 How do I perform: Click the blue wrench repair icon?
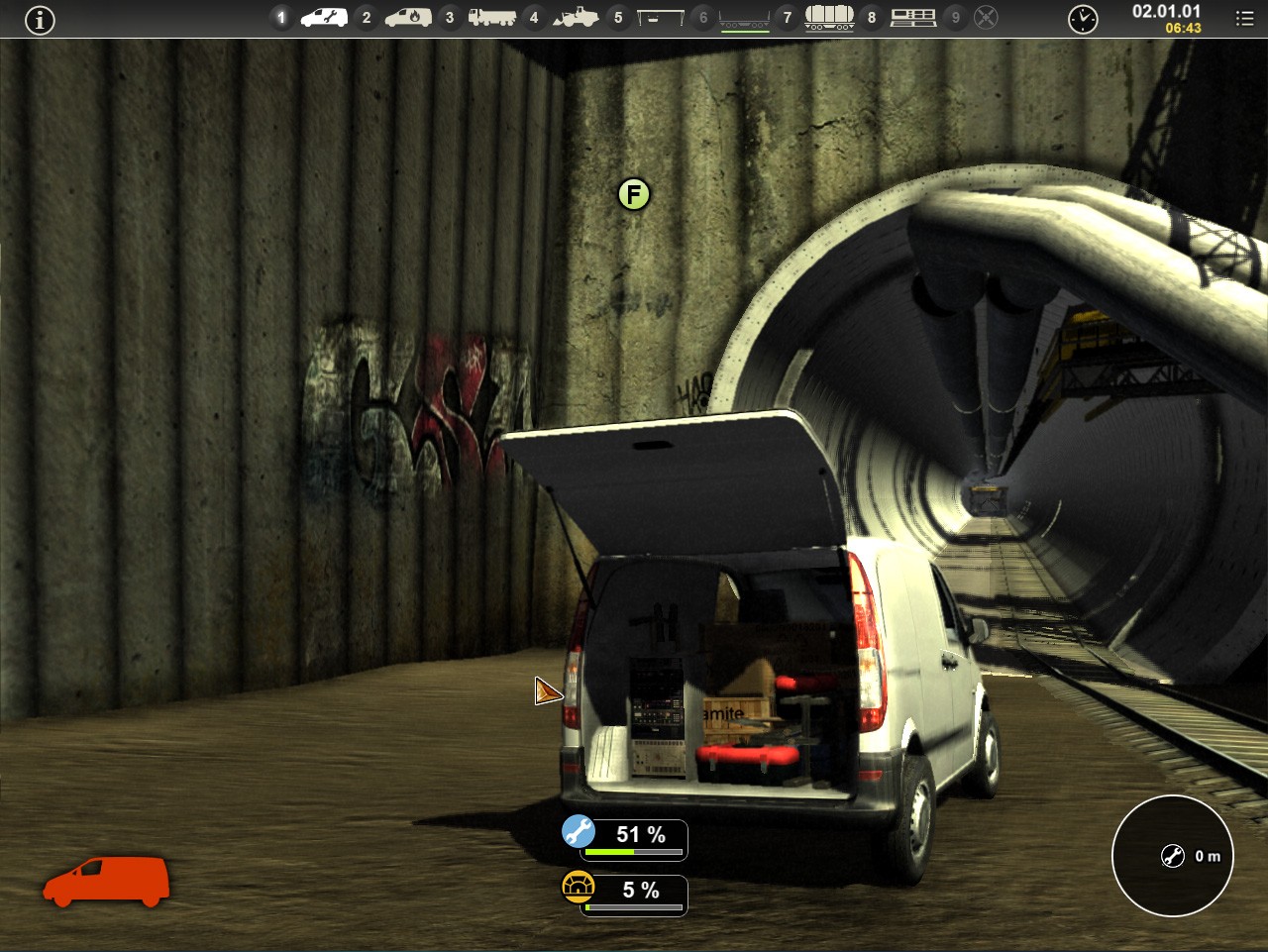click(x=579, y=831)
